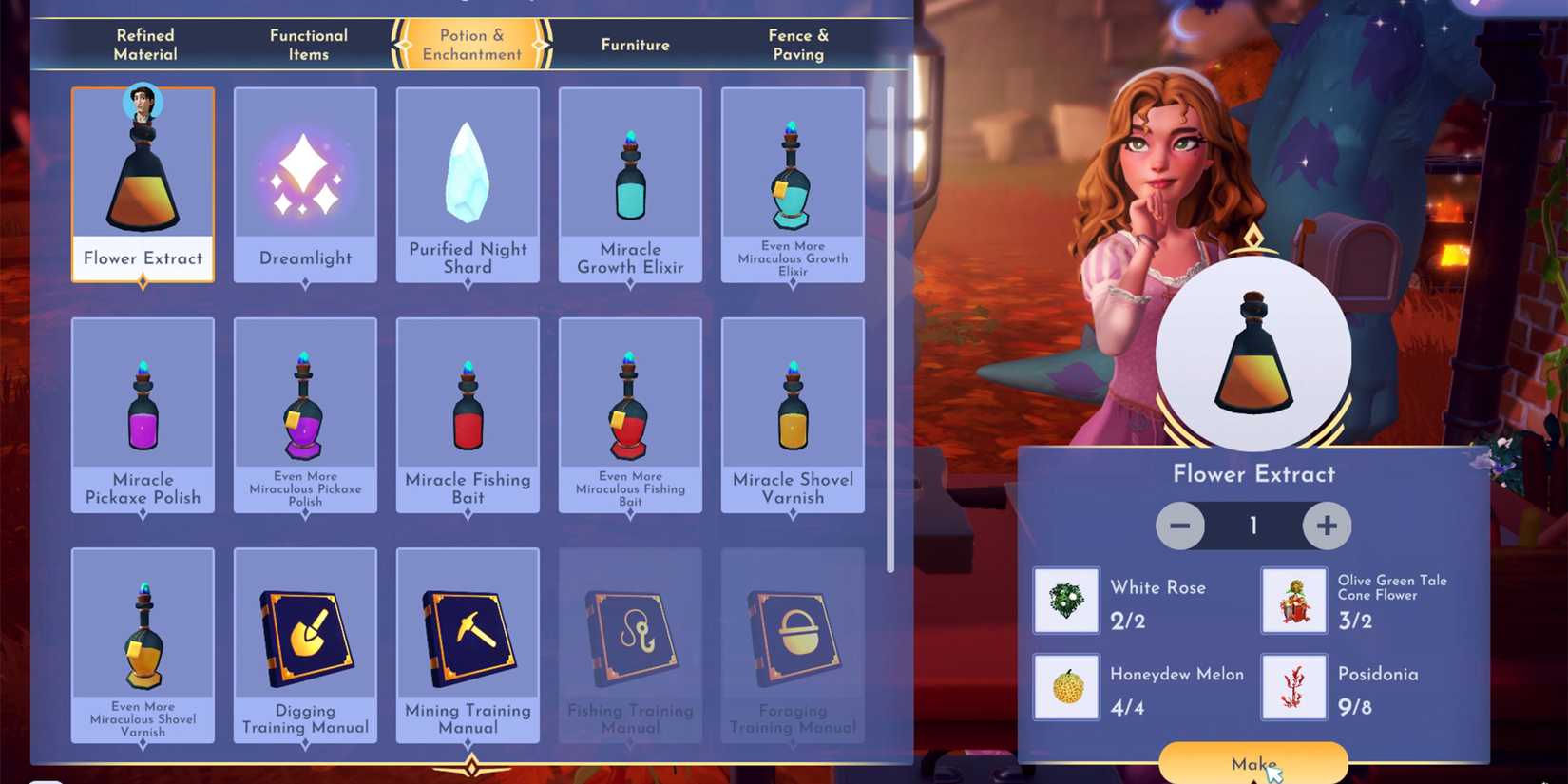Image resolution: width=1568 pixels, height=784 pixels.
Task: Decrease quantity with the minus button
Action: pyautogui.click(x=1180, y=525)
